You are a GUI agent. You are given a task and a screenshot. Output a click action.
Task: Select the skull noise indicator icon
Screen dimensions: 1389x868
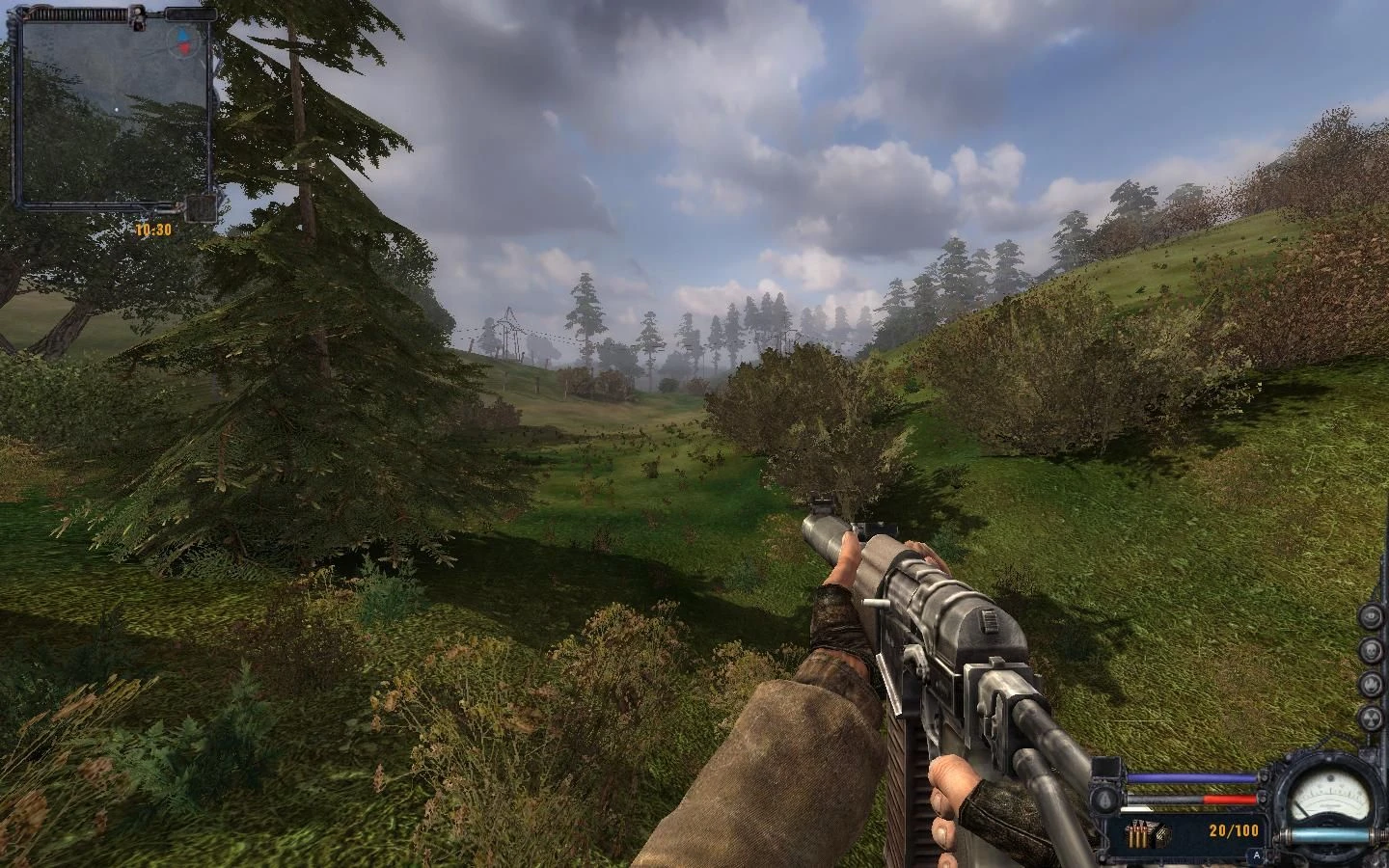[x=1371, y=651]
